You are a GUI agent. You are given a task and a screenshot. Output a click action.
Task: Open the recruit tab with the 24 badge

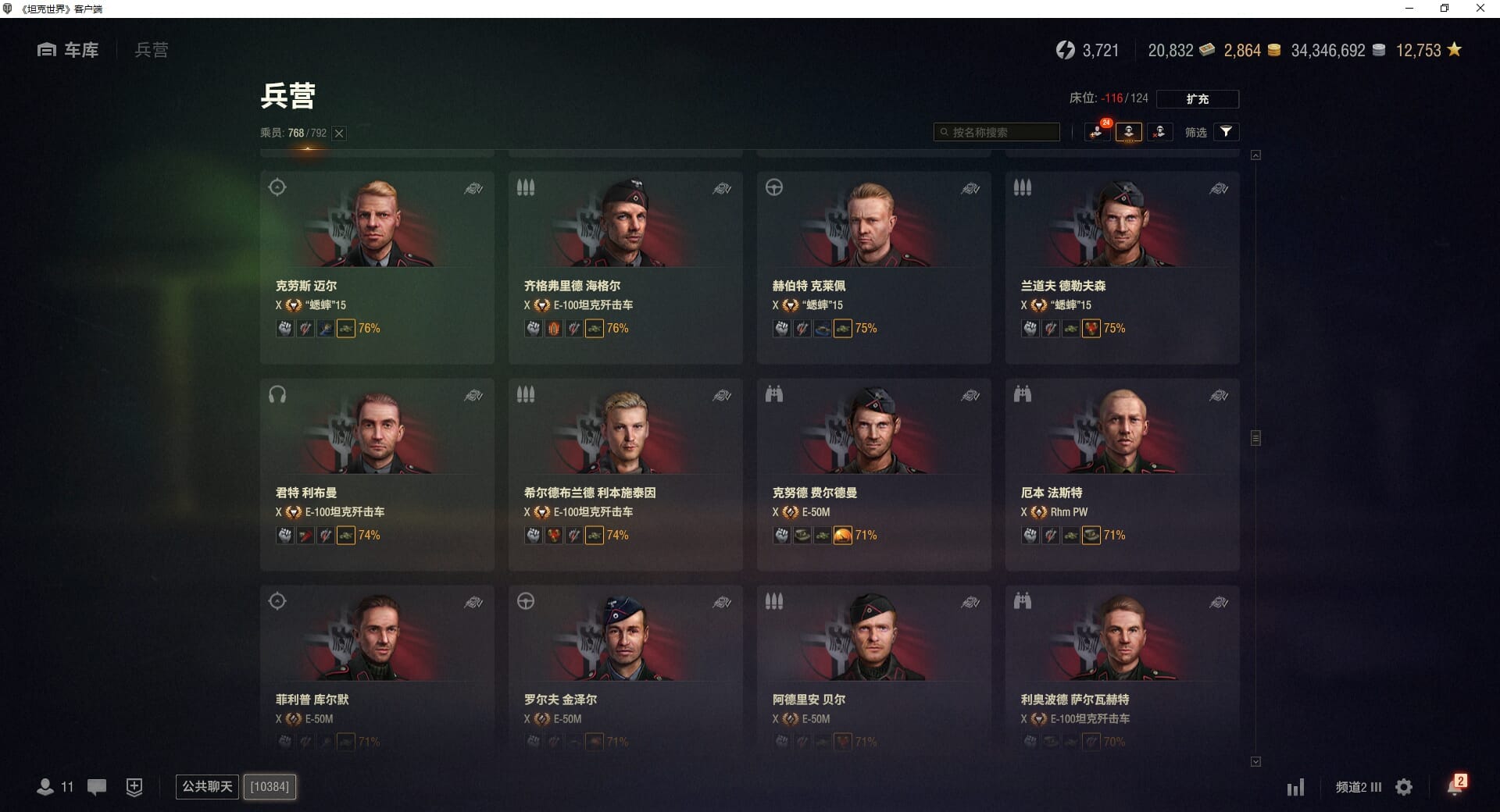click(x=1098, y=132)
